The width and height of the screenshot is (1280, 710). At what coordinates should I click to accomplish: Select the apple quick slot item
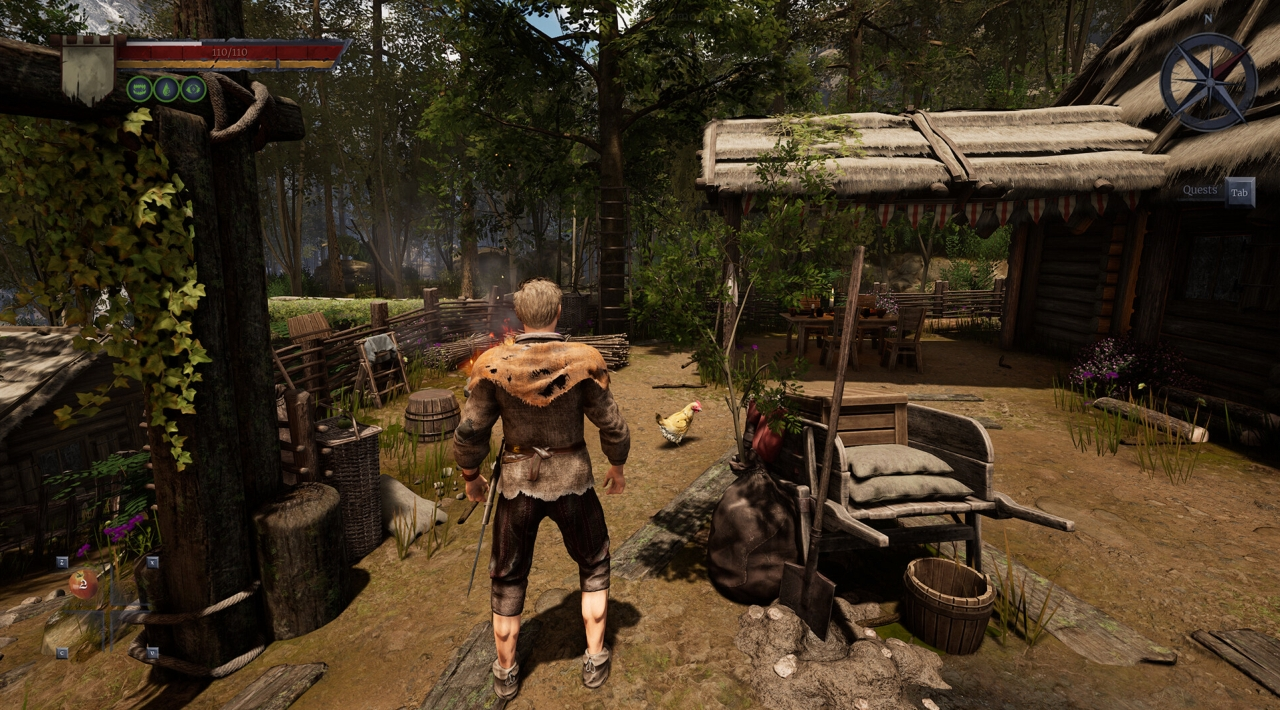tap(82, 584)
